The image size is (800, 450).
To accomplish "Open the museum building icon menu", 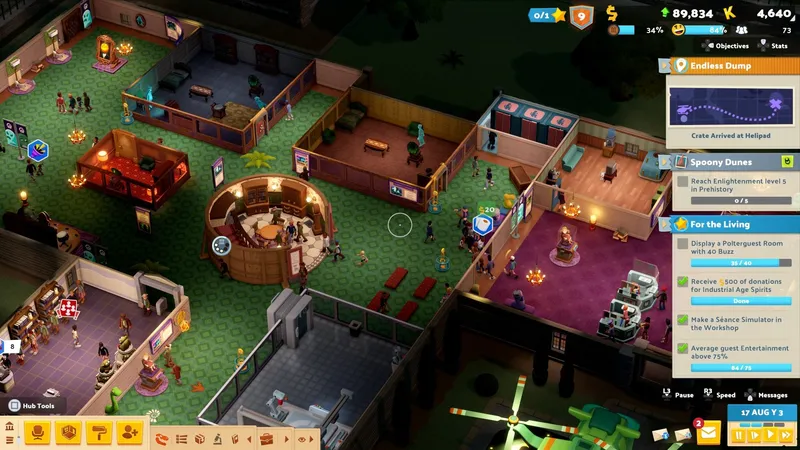I will pos(10,428).
